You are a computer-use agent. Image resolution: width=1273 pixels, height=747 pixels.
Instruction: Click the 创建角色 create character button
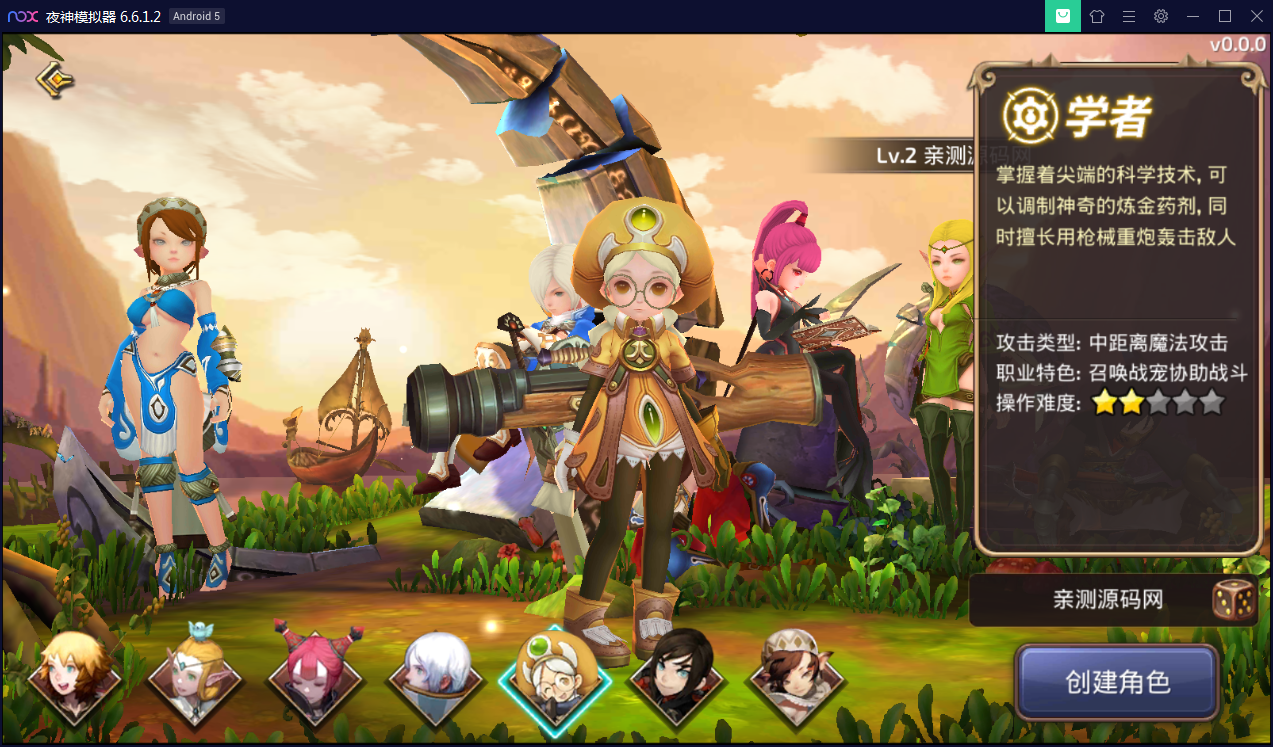click(x=1117, y=683)
